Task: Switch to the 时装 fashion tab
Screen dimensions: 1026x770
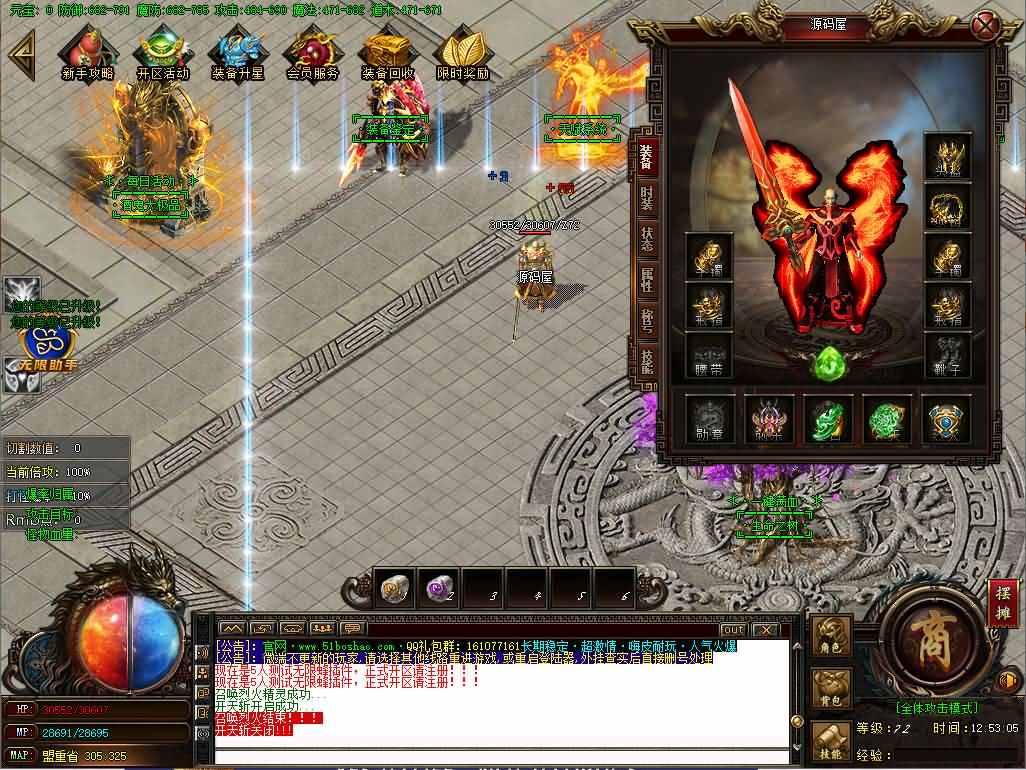Action: 646,197
